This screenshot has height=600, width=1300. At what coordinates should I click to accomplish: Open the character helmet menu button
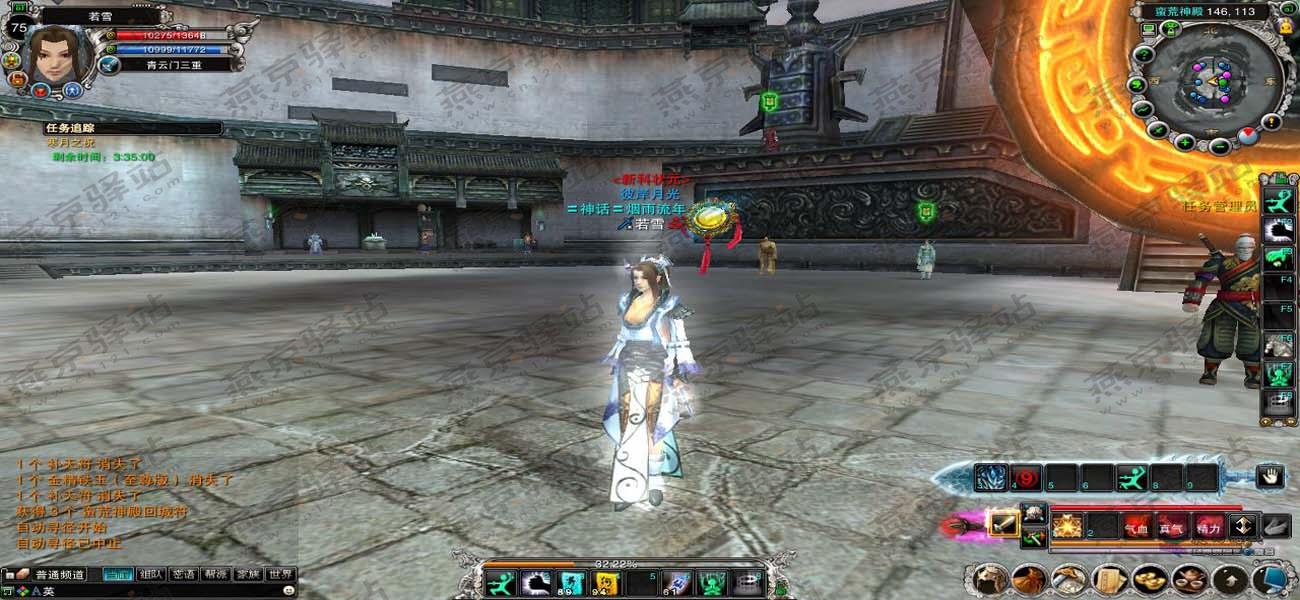tap(989, 579)
